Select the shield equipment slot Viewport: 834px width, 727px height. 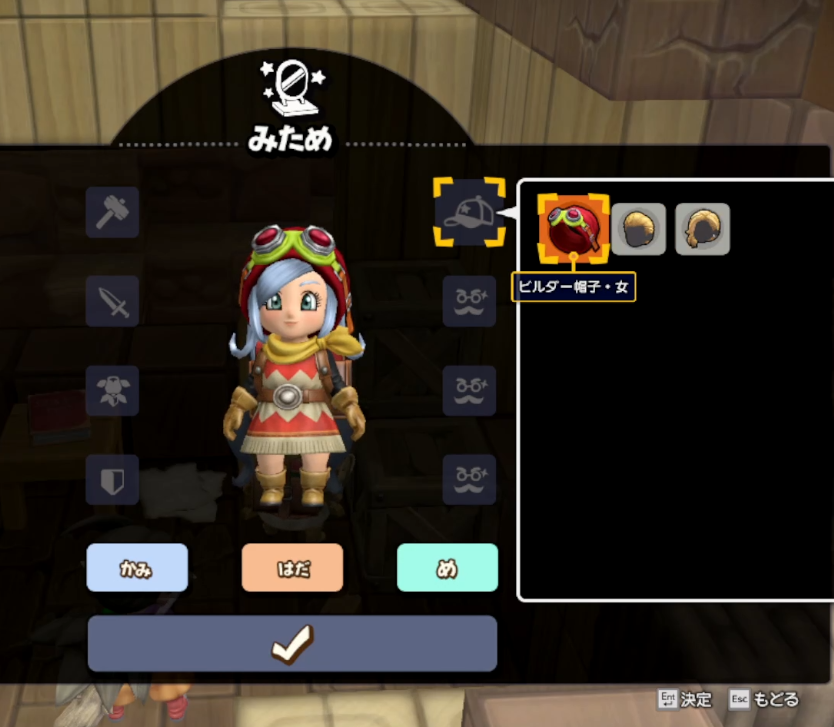(x=112, y=480)
